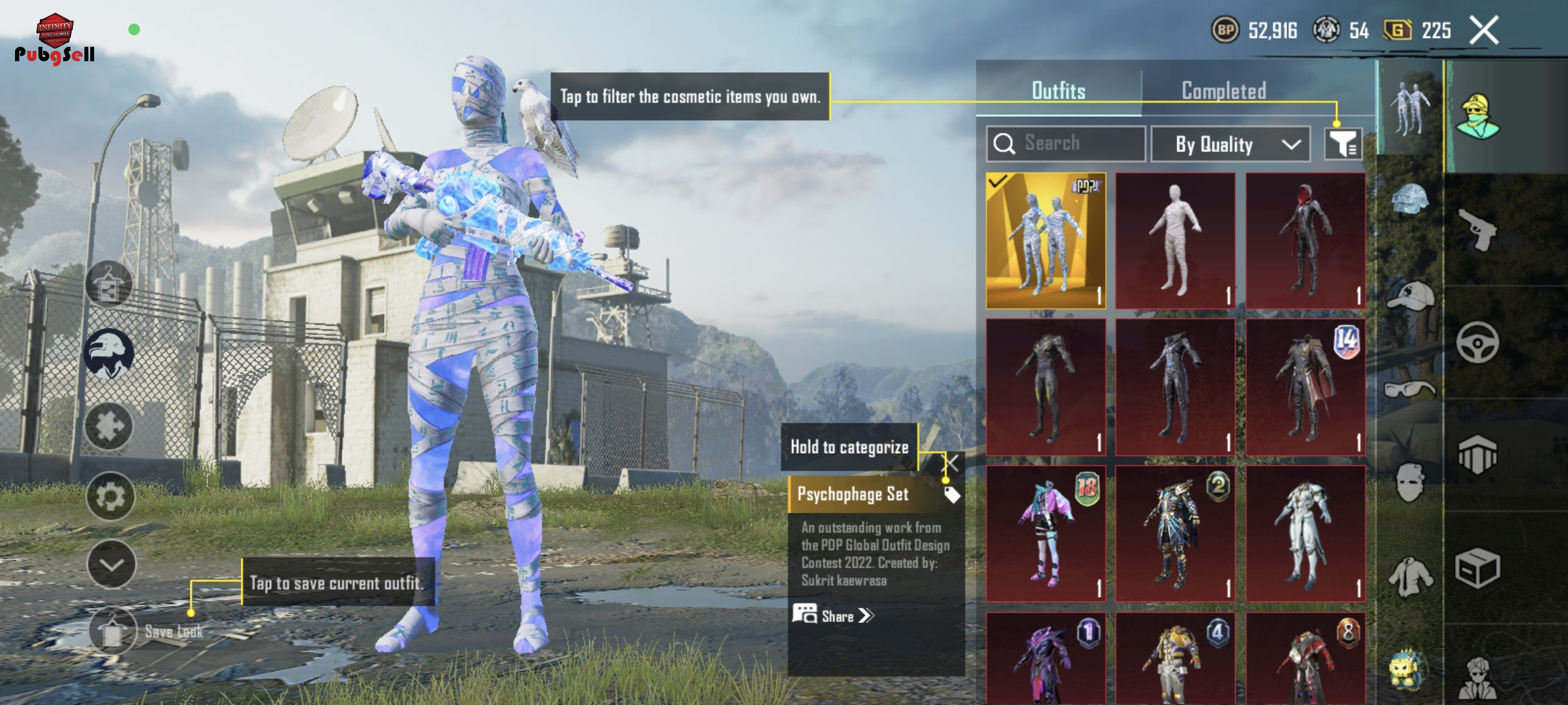1568x705 pixels.
Task: Open the pistol weapons category
Action: point(1478,229)
